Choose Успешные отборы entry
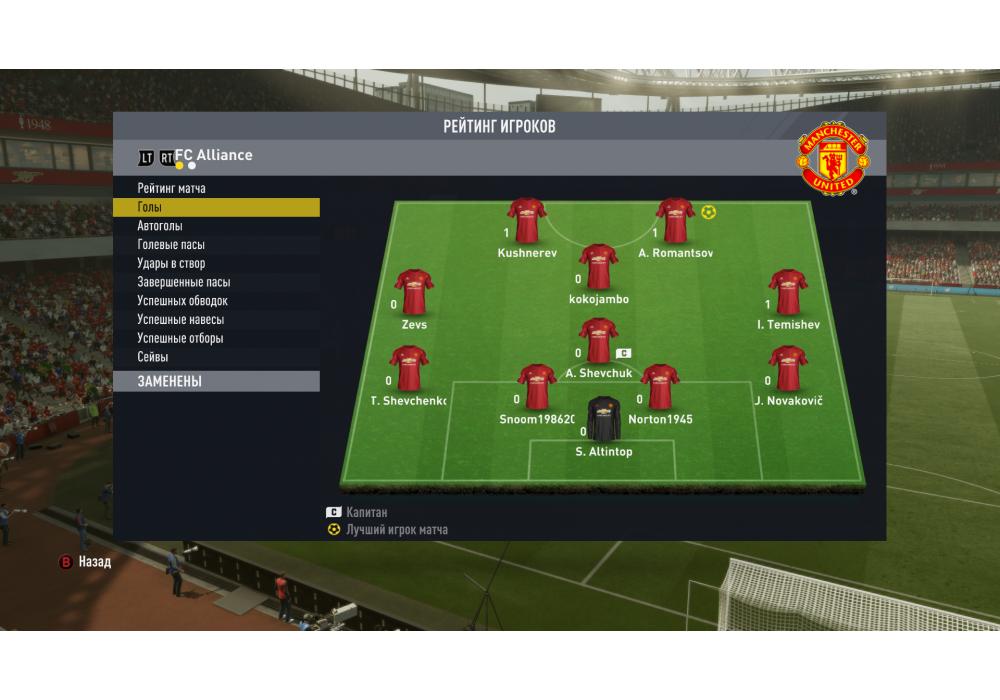1000x700 pixels. (x=180, y=338)
